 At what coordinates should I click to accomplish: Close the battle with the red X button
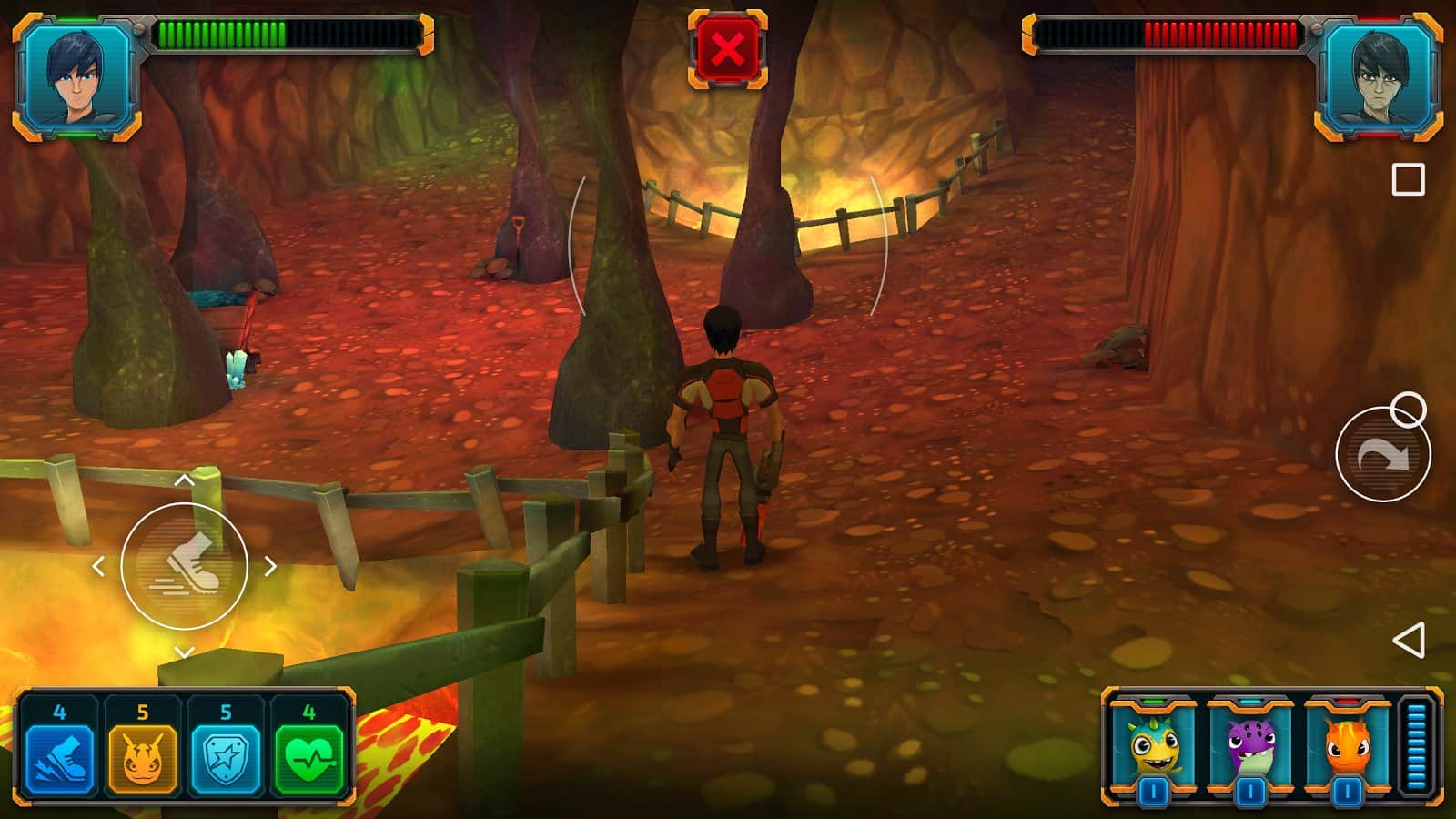coord(727,49)
